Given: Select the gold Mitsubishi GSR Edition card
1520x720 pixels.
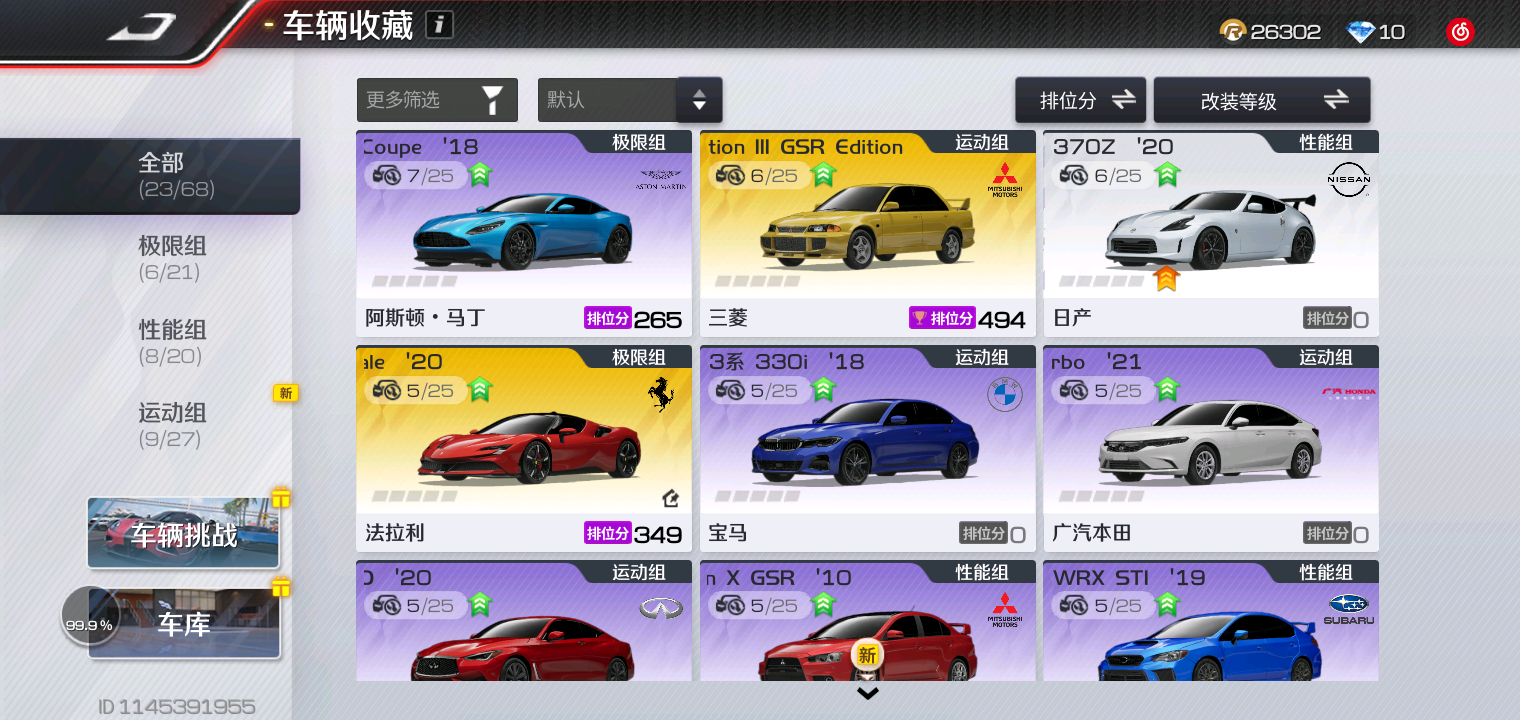Looking at the screenshot, I should coord(867,235).
